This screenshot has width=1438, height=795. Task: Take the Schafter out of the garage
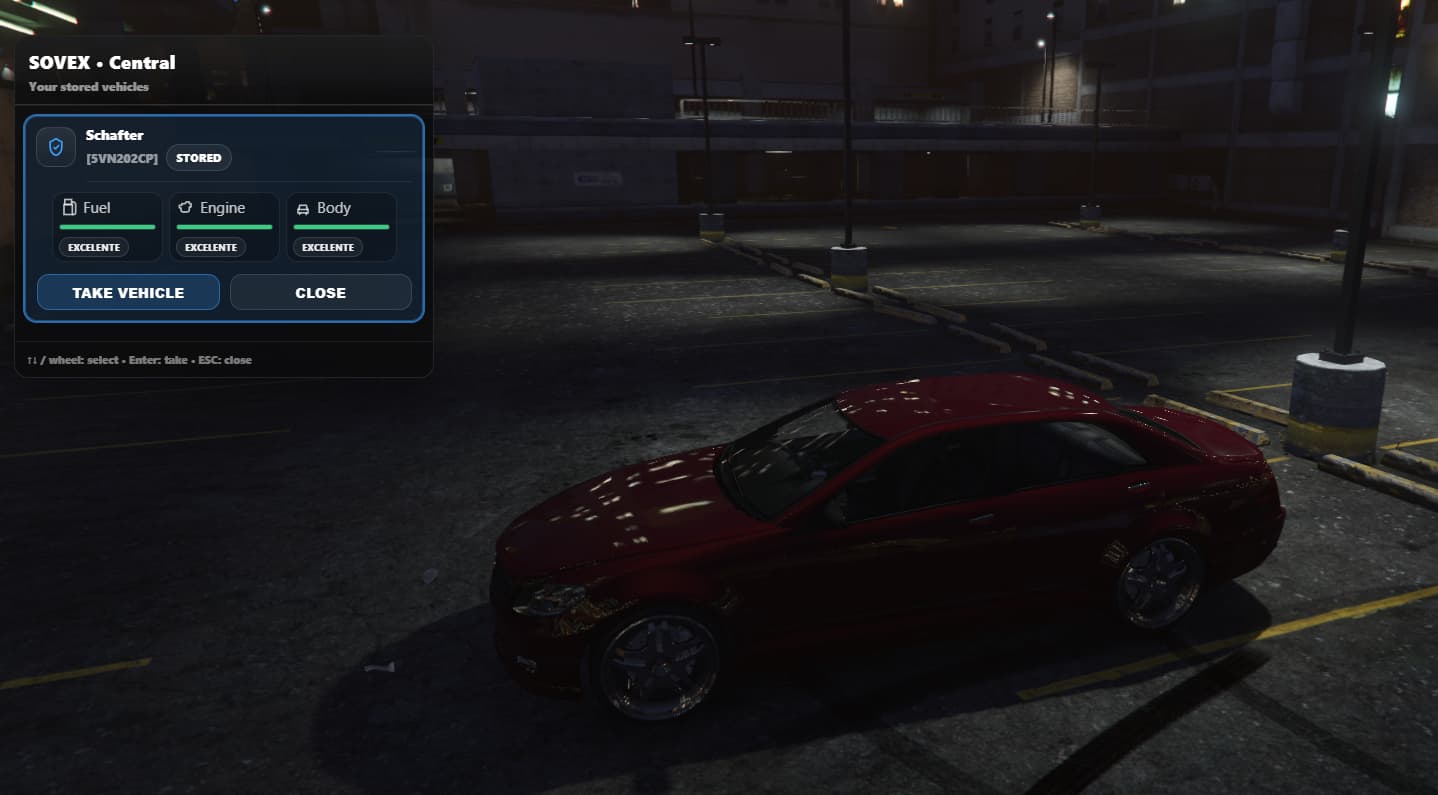tap(128, 292)
